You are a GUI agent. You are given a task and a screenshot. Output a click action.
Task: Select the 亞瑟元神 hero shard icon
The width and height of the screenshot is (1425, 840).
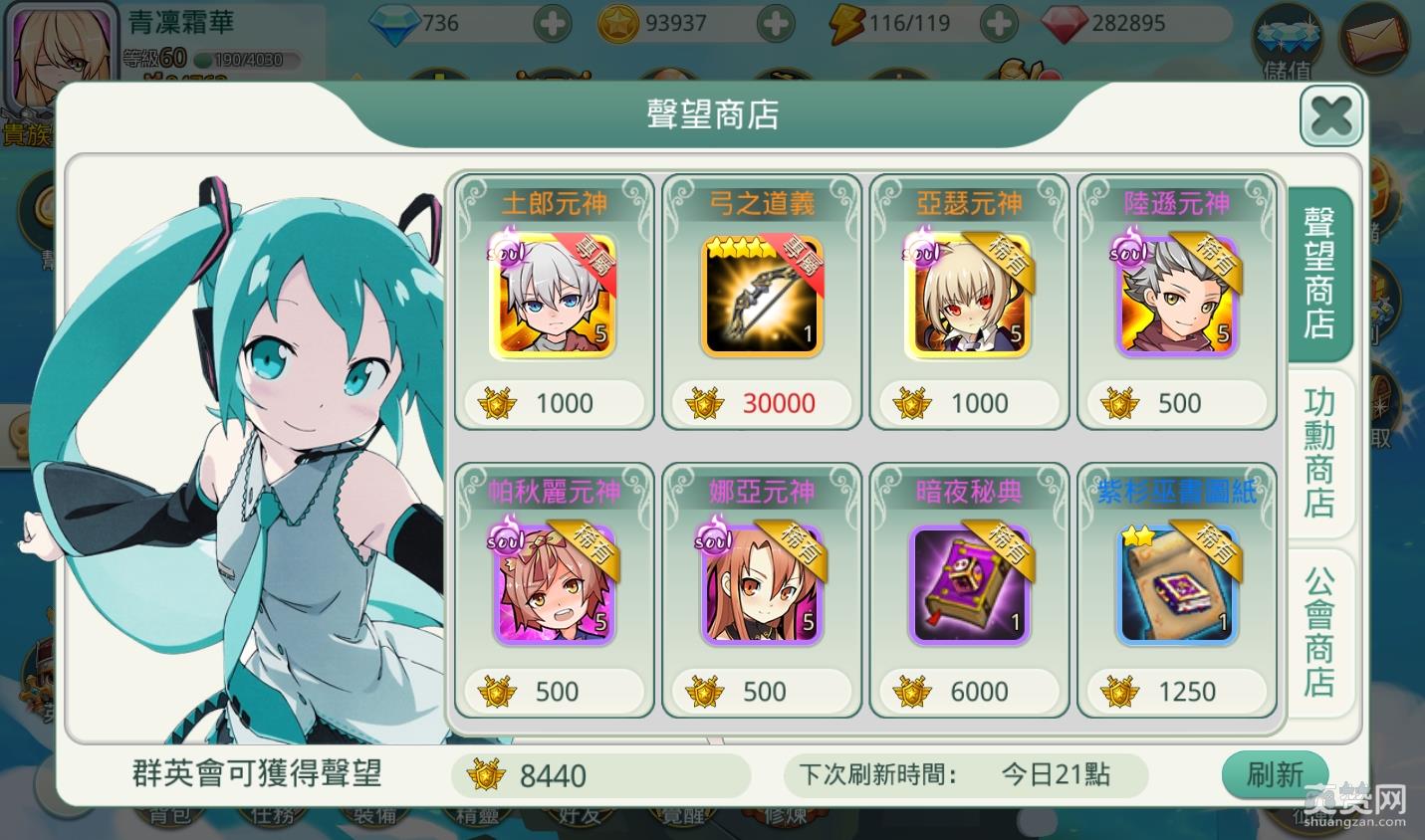(969, 296)
